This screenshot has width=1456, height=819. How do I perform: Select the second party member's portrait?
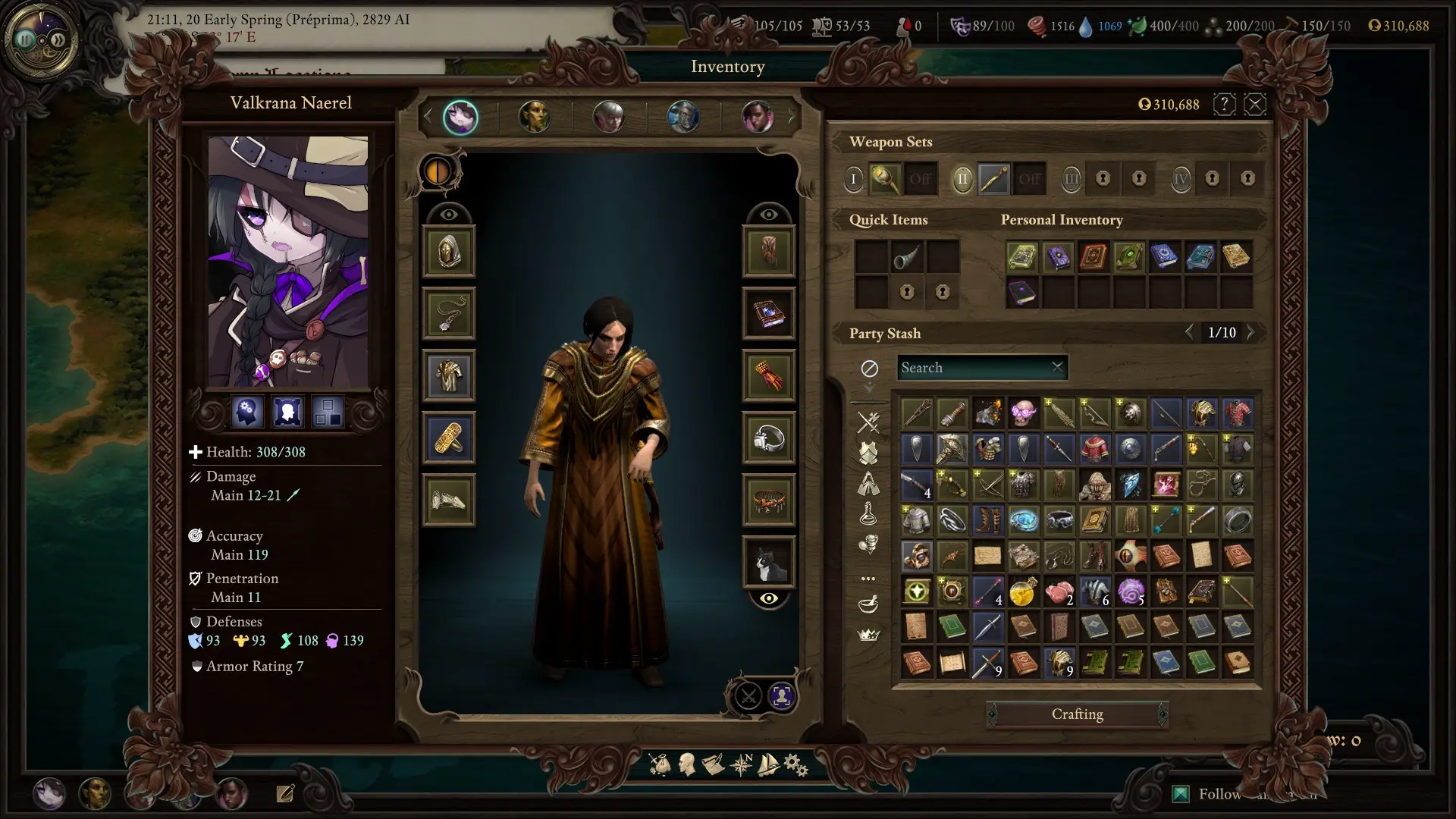[535, 118]
